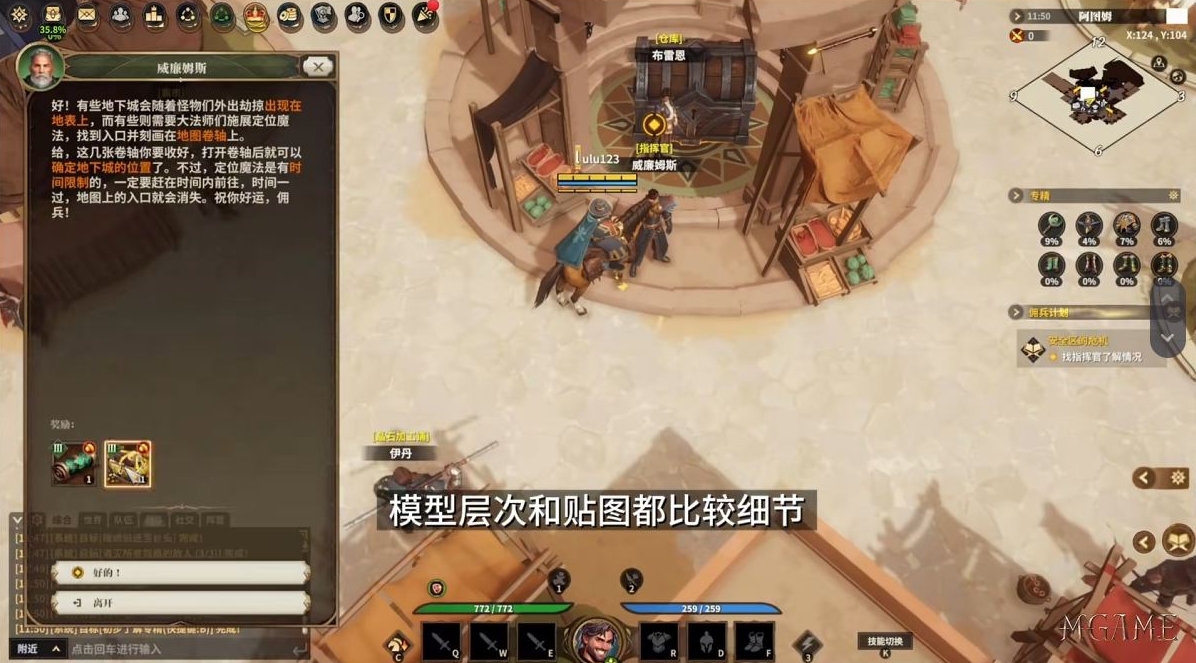Select the green scroll reward item
Screen dimensions: 1196x663
coord(73,463)
